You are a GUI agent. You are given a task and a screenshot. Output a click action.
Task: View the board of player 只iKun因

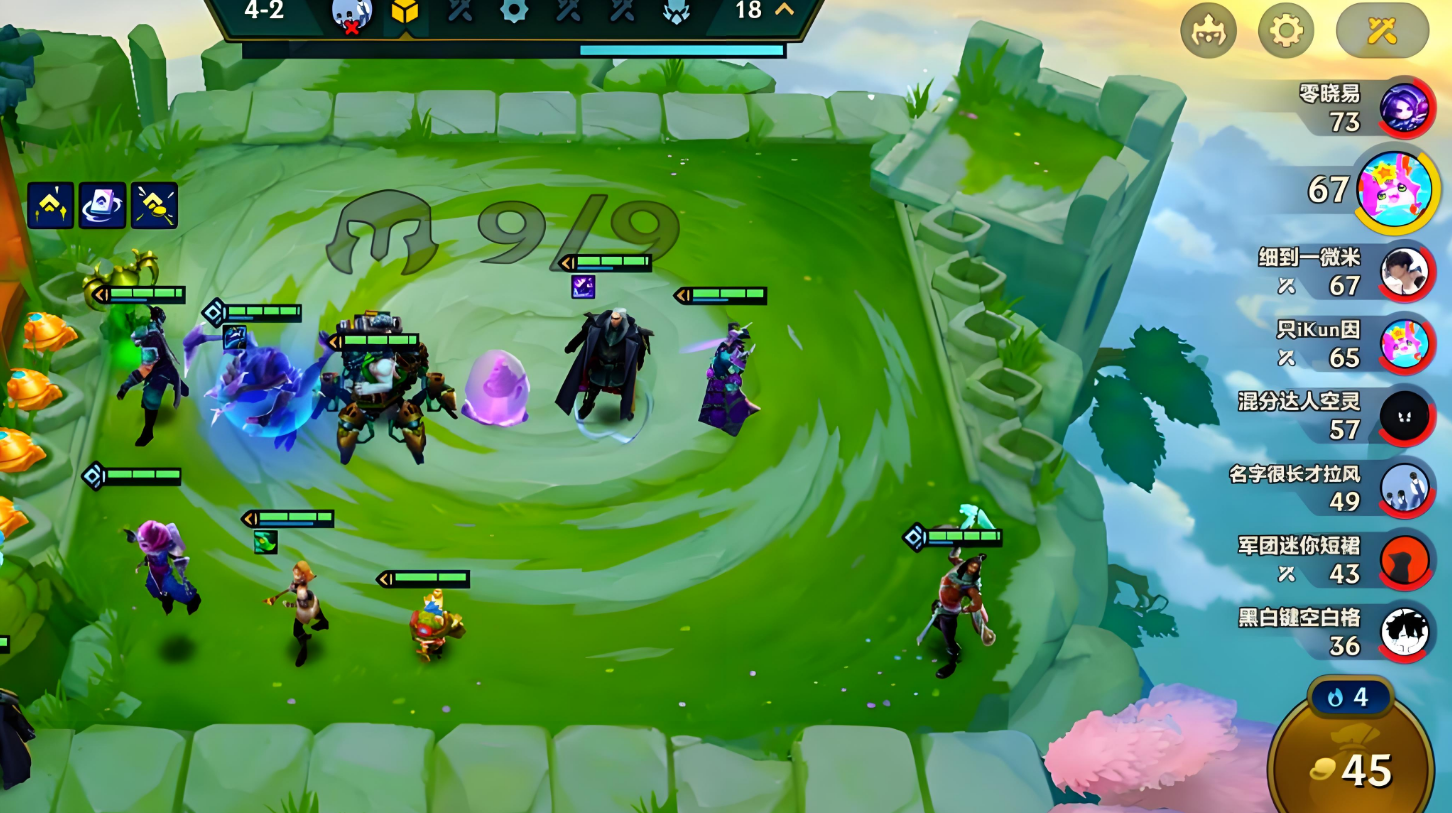pos(1404,345)
